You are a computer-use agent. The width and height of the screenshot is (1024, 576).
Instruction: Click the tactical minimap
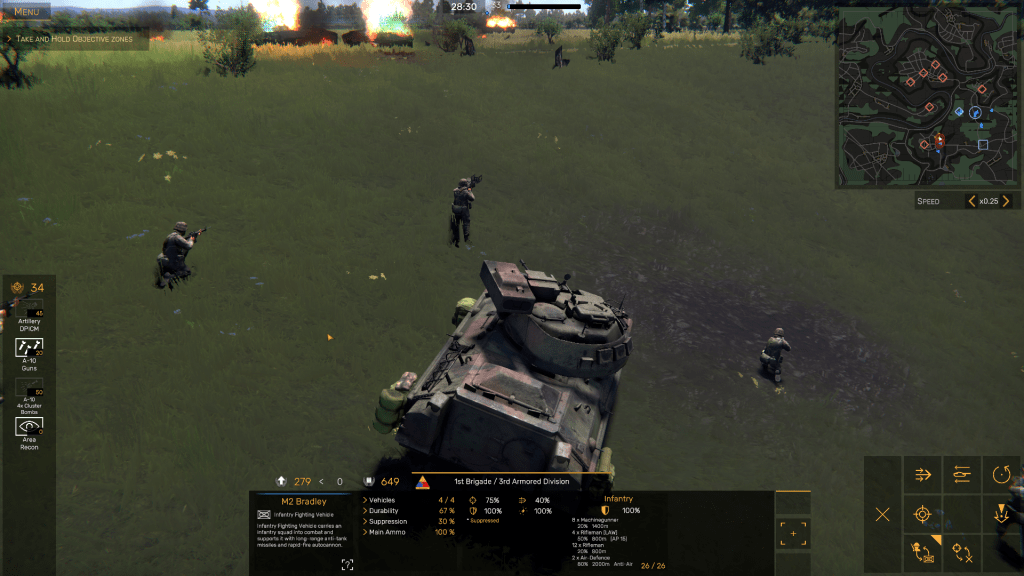927,98
